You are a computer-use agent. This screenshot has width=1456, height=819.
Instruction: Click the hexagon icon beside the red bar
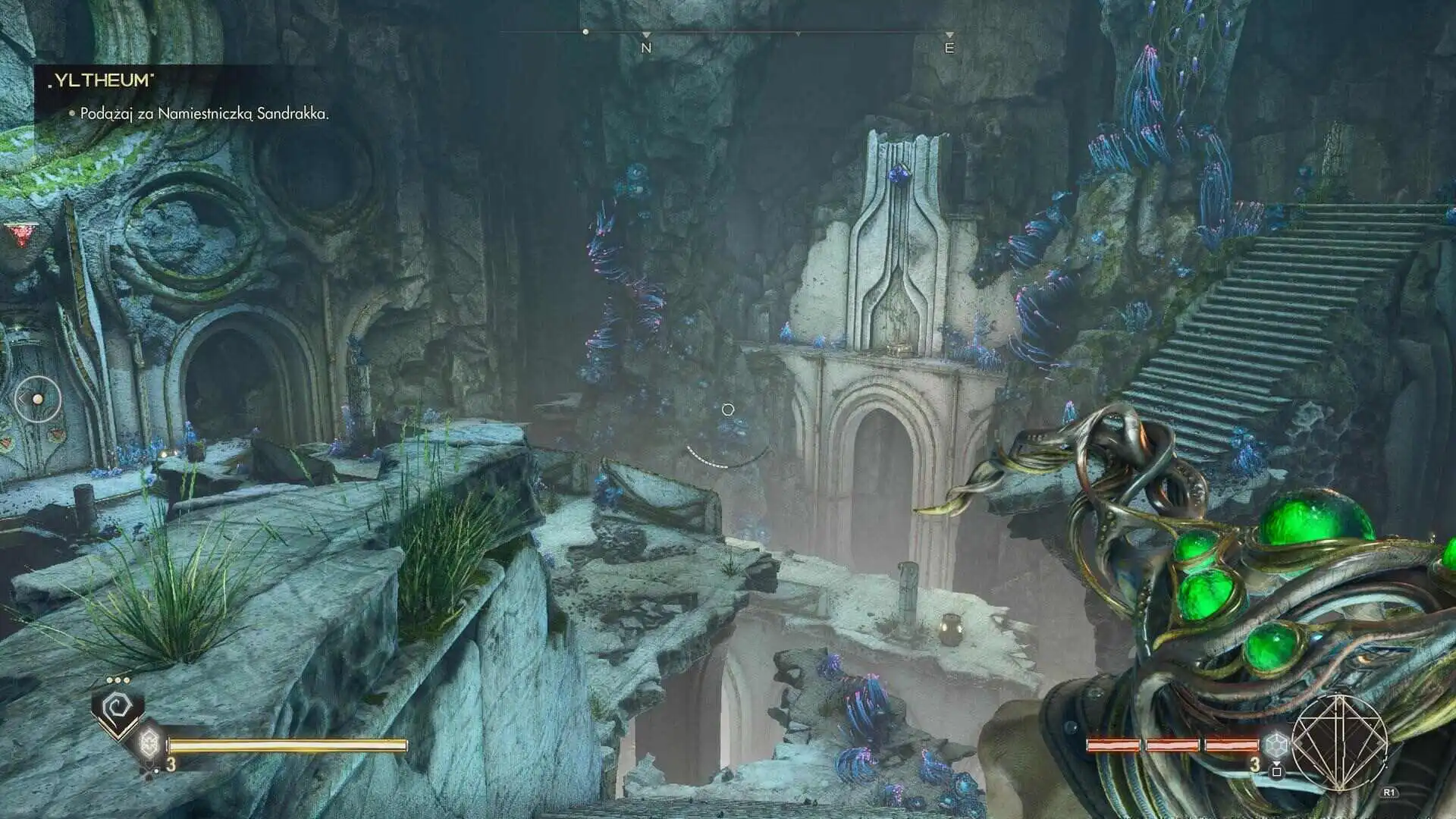pyautogui.click(x=1276, y=744)
